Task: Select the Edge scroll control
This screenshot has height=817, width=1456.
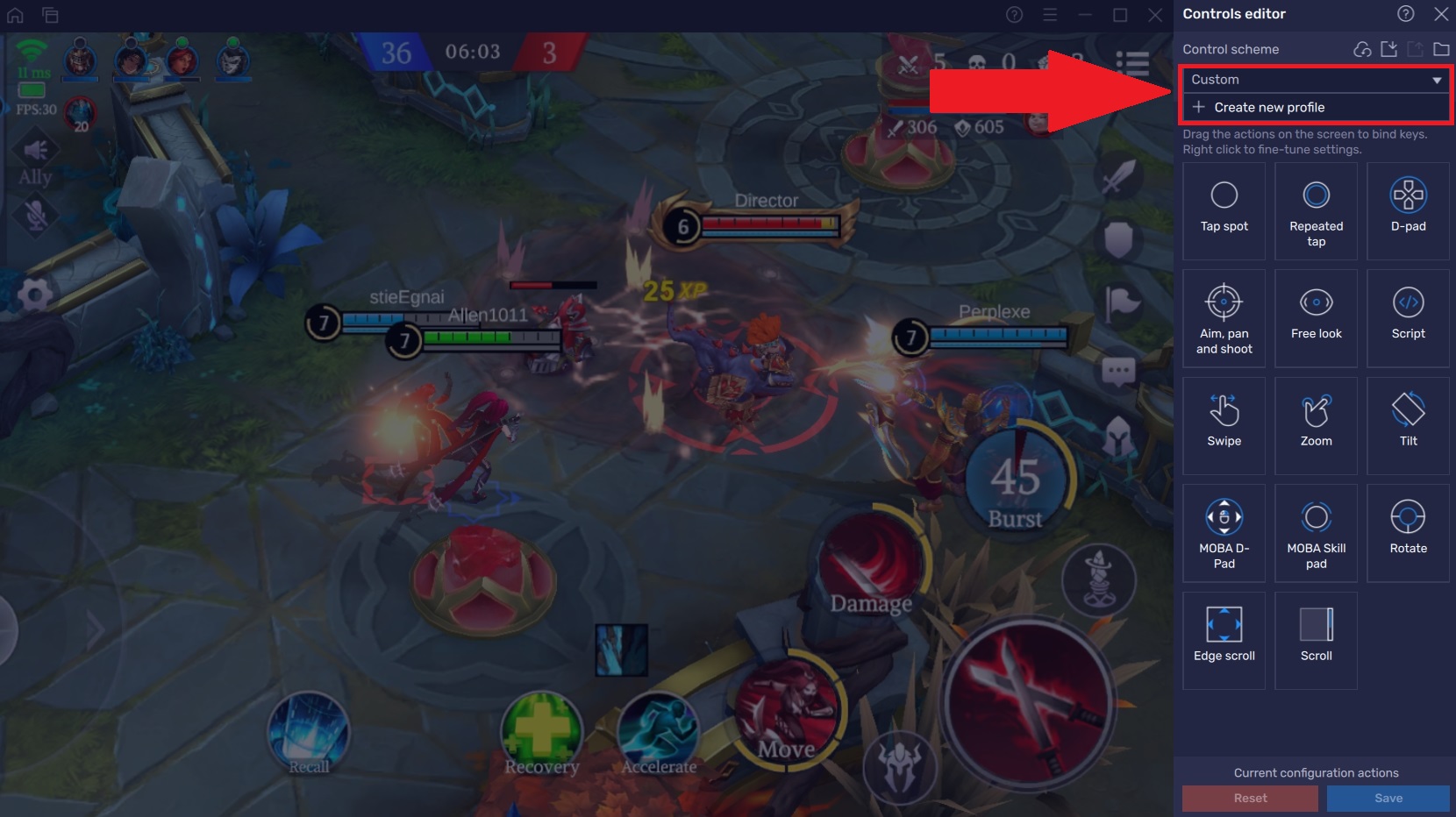Action: (x=1224, y=640)
